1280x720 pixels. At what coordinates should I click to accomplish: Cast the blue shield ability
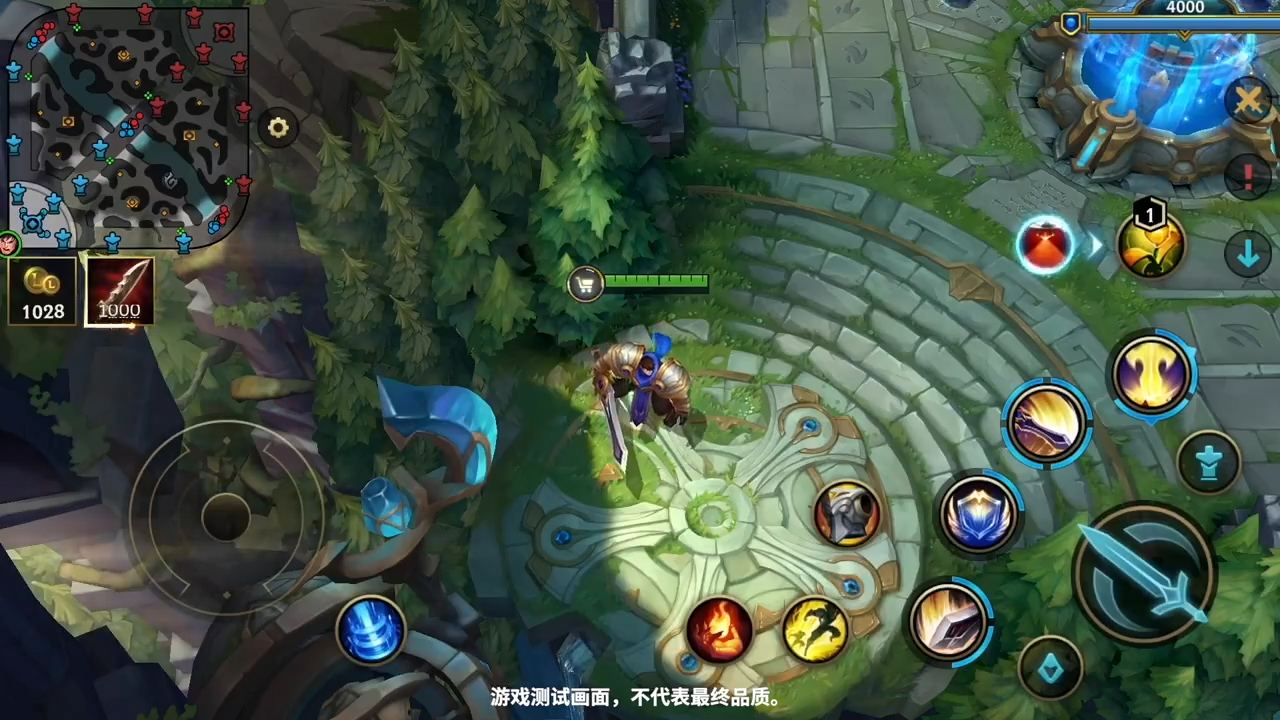tap(978, 512)
